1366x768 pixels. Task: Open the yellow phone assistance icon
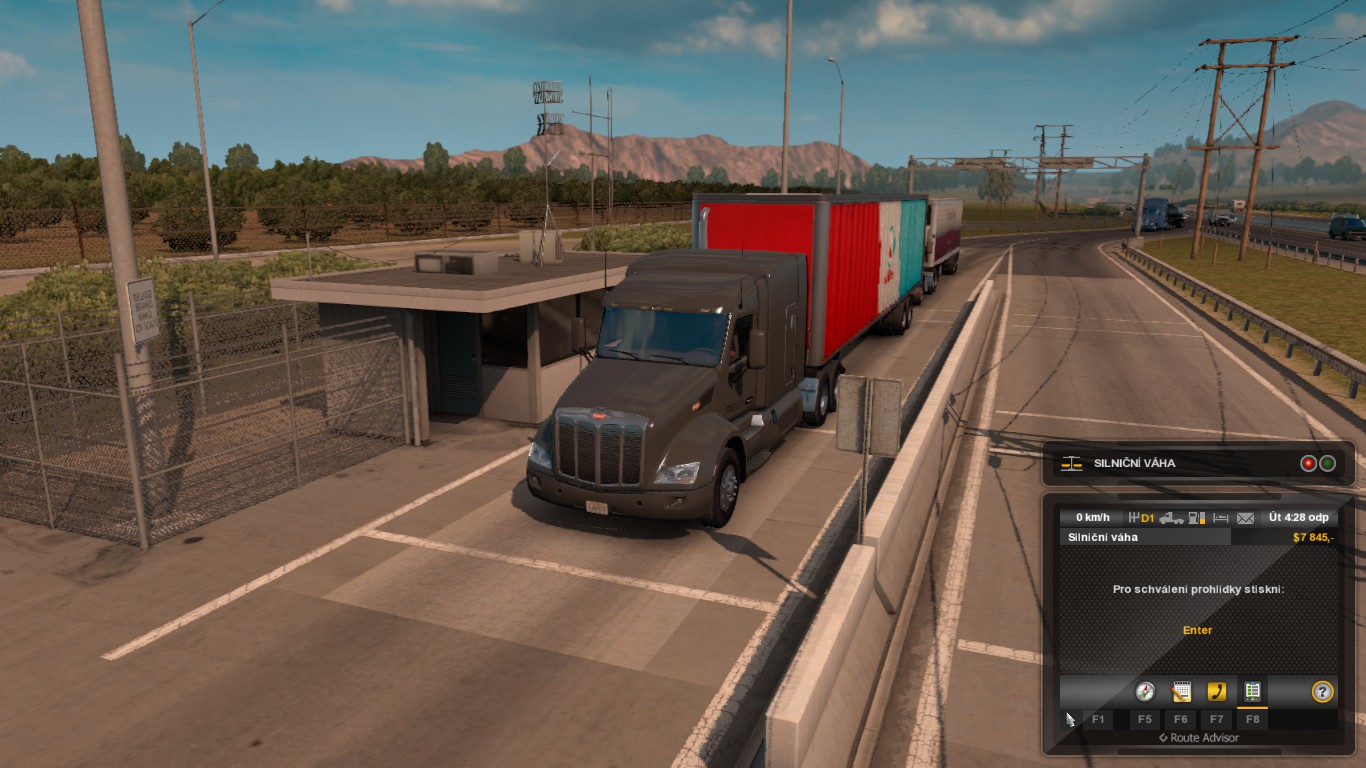tap(1217, 691)
